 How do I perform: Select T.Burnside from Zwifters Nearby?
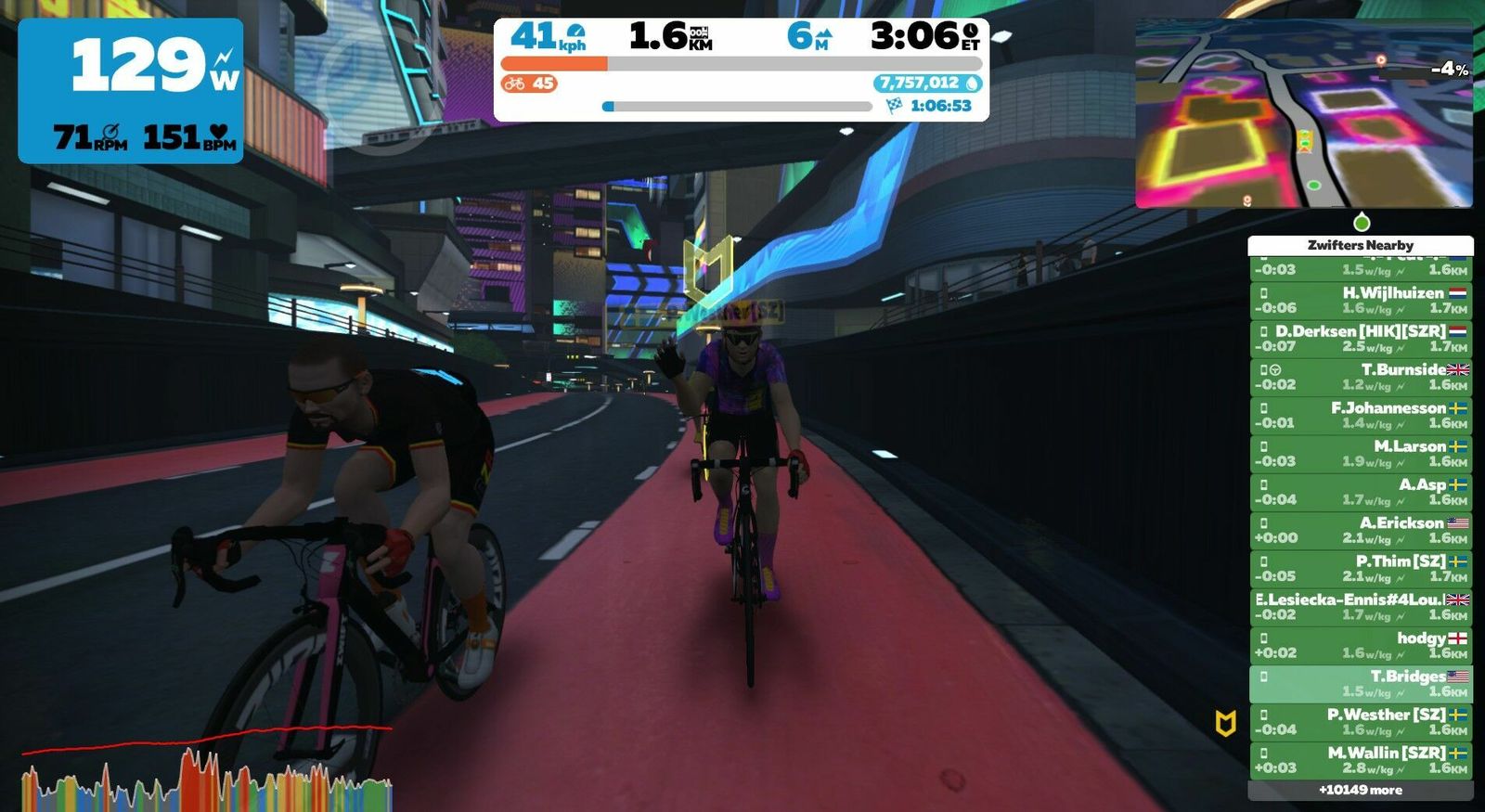tap(1360, 376)
